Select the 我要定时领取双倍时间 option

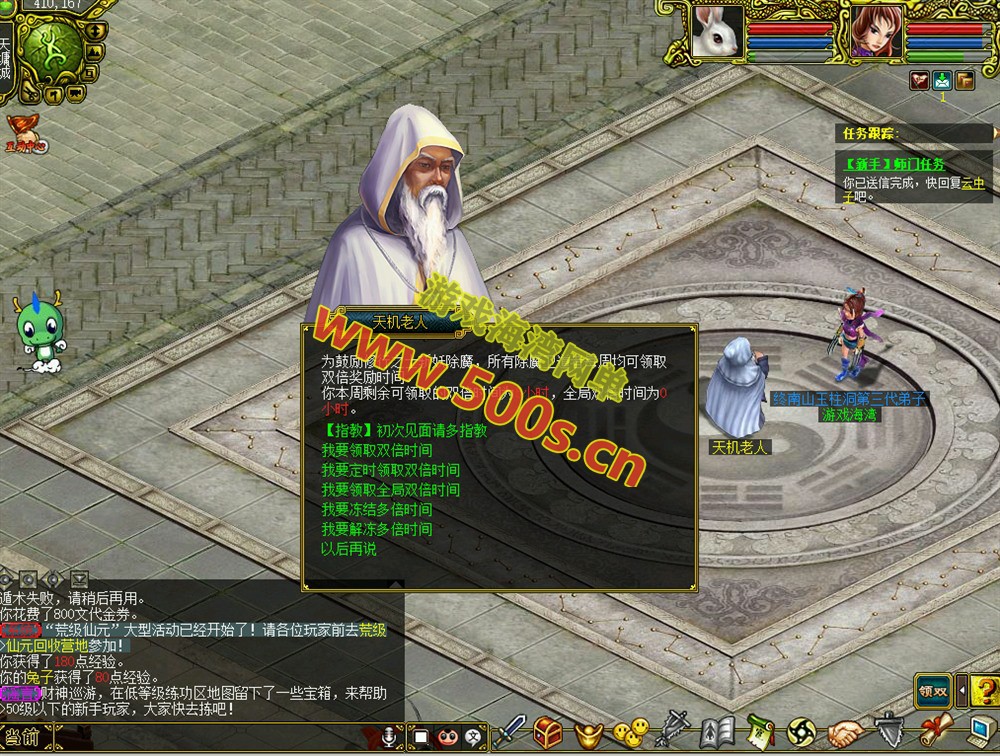(390, 470)
